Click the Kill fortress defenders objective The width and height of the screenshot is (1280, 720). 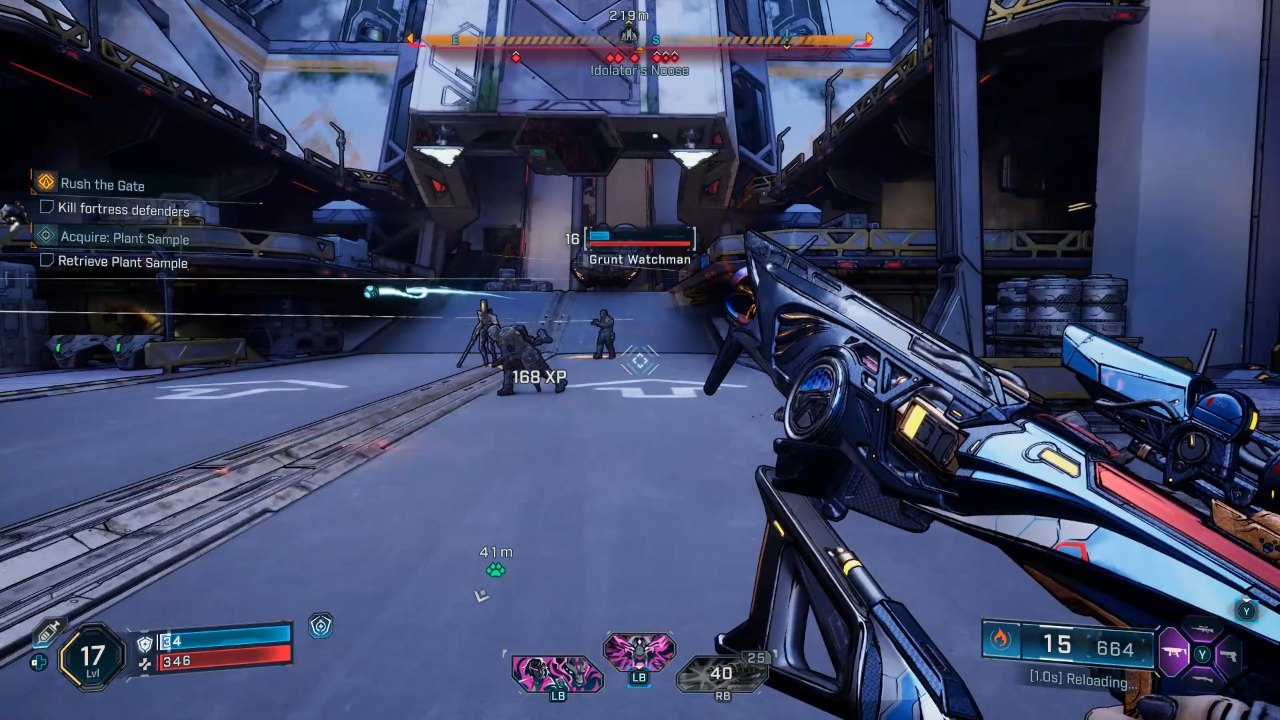(123, 210)
